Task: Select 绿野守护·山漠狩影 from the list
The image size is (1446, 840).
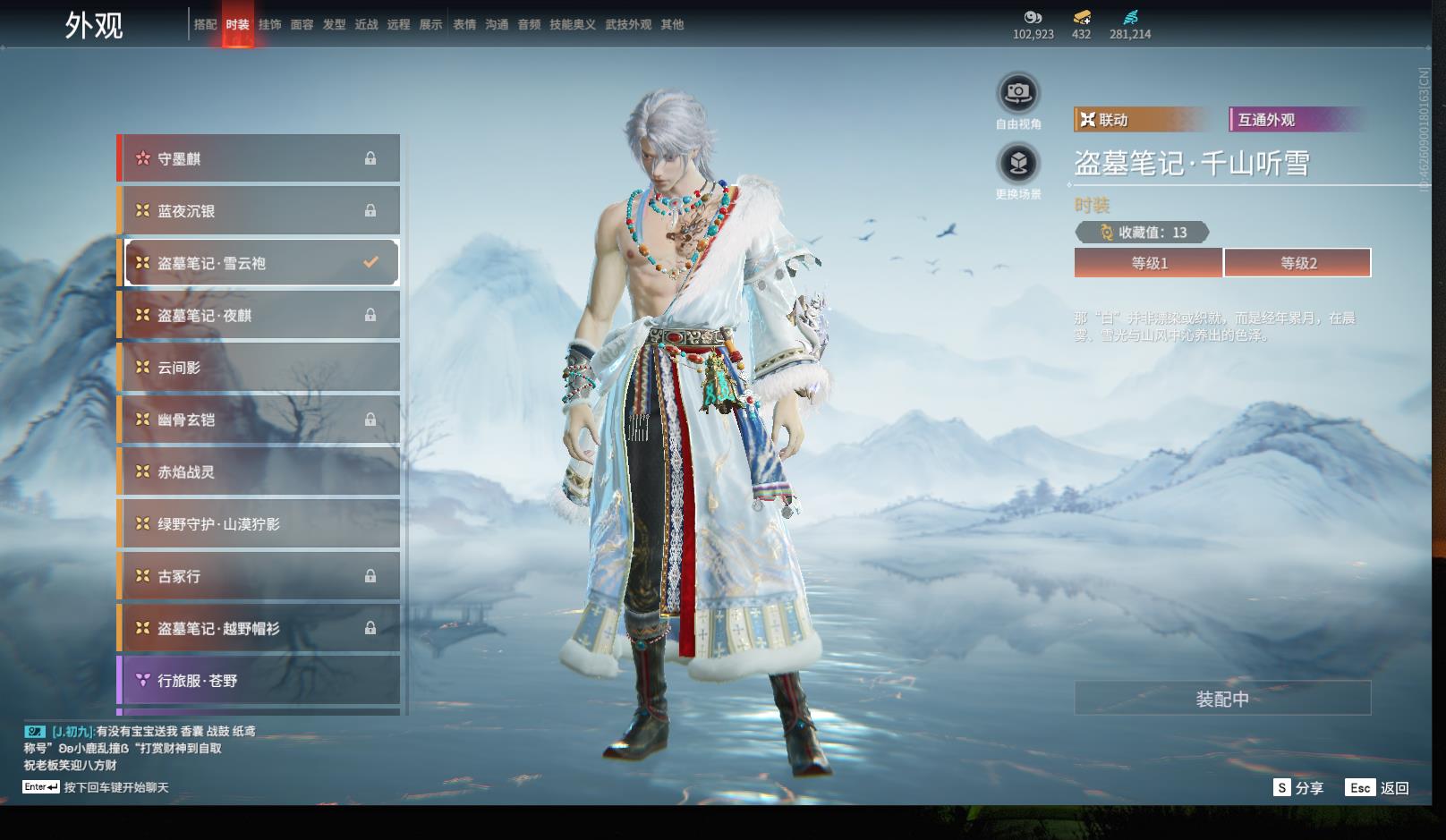Action: click(259, 524)
